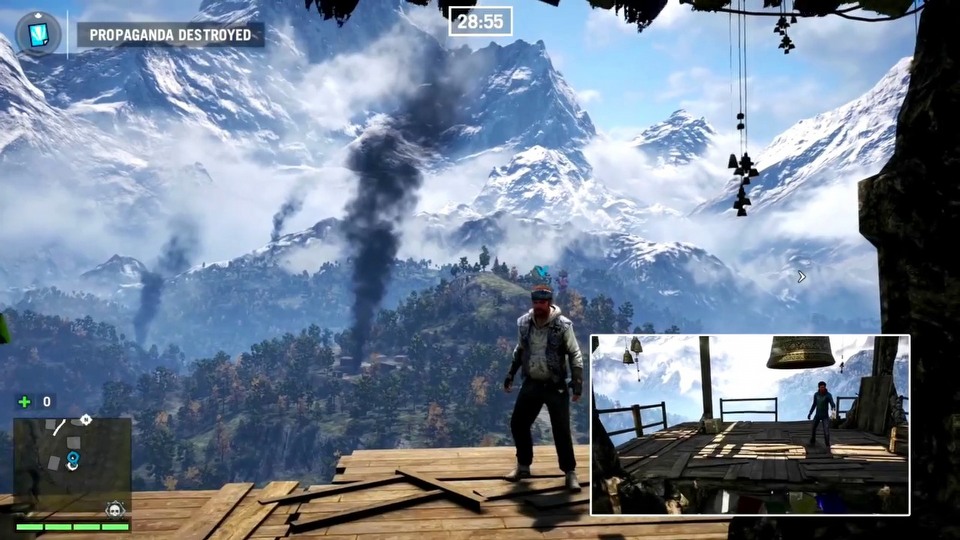Click the propaganda poster objective icon
960x540 pixels.
pos(38,34)
